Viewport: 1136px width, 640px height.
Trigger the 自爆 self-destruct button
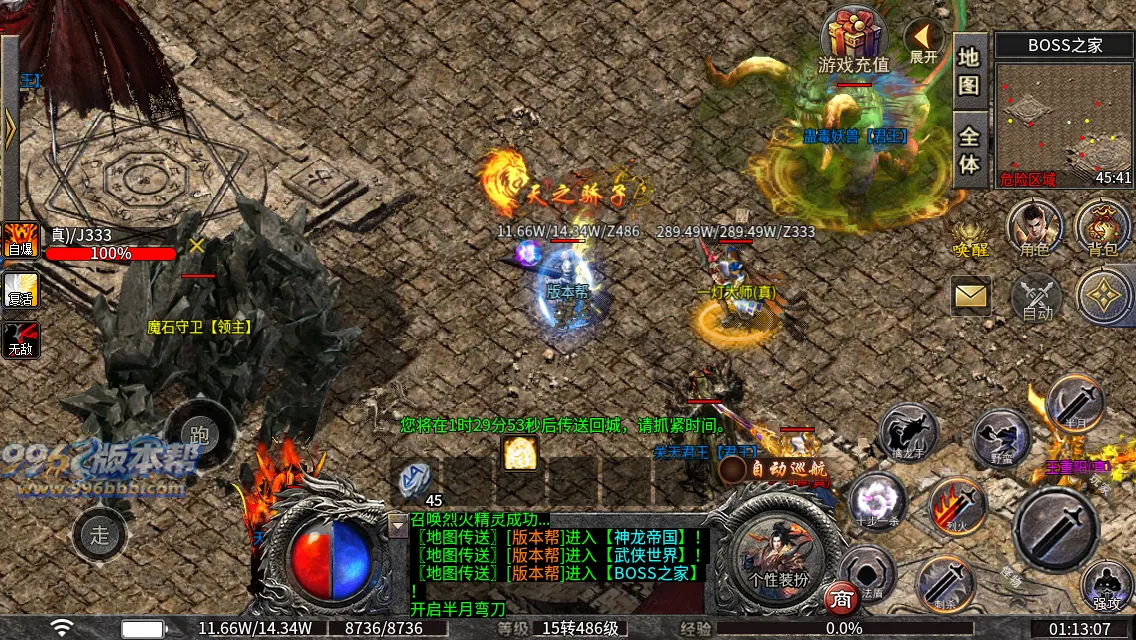(21, 241)
